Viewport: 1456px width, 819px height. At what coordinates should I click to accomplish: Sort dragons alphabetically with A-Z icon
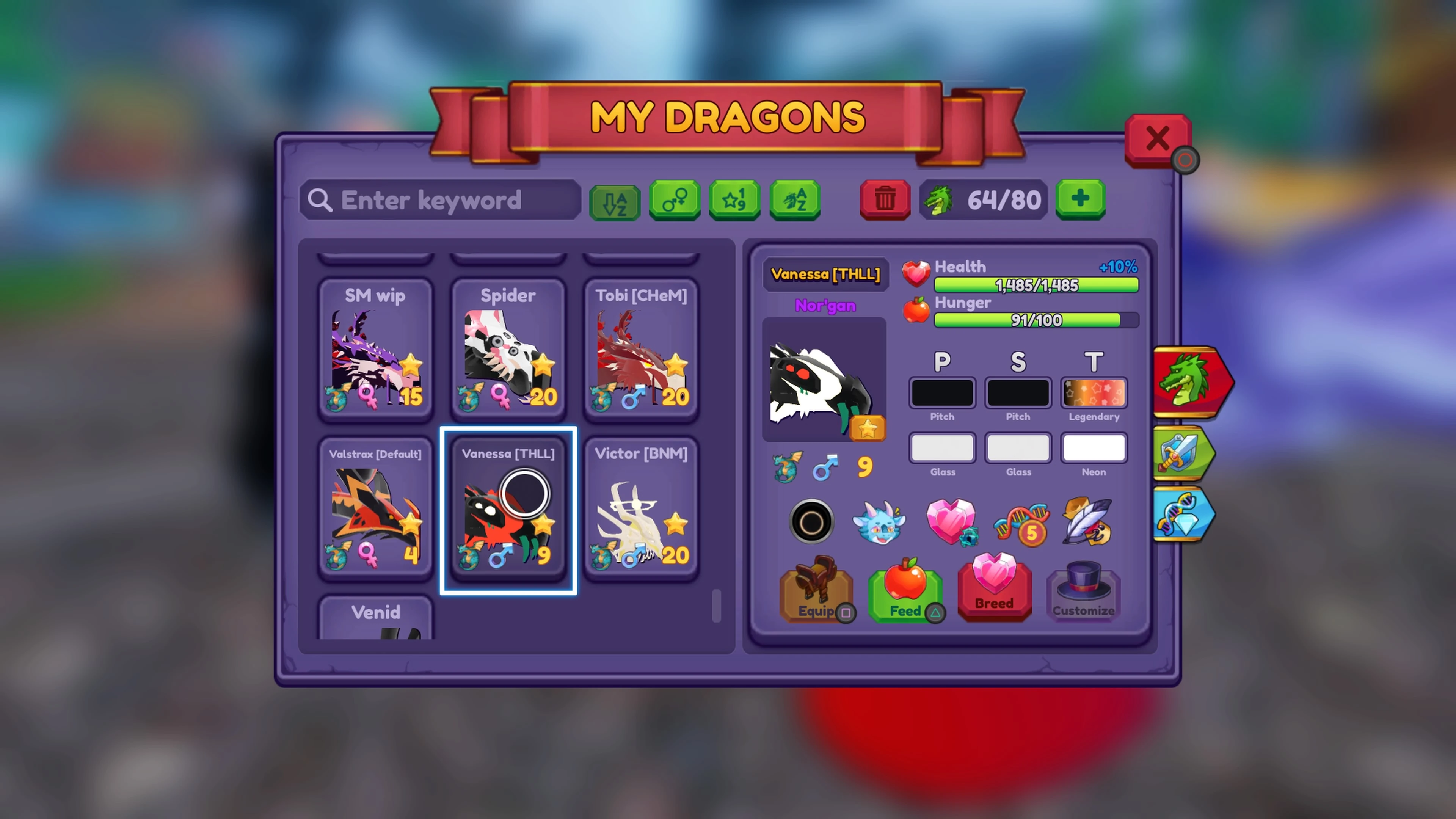(614, 201)
